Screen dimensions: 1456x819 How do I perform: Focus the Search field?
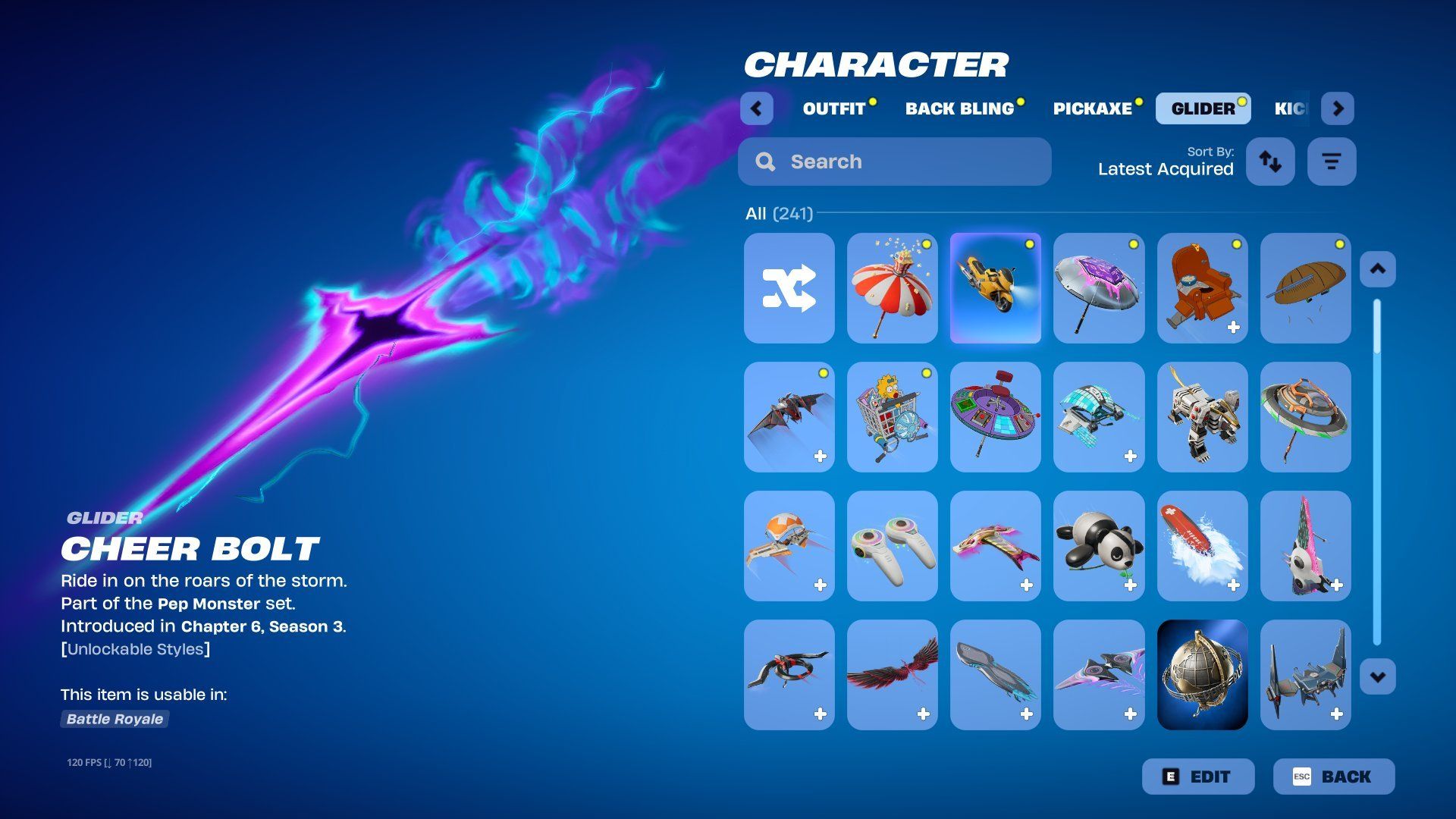click(x=895, y=162)
